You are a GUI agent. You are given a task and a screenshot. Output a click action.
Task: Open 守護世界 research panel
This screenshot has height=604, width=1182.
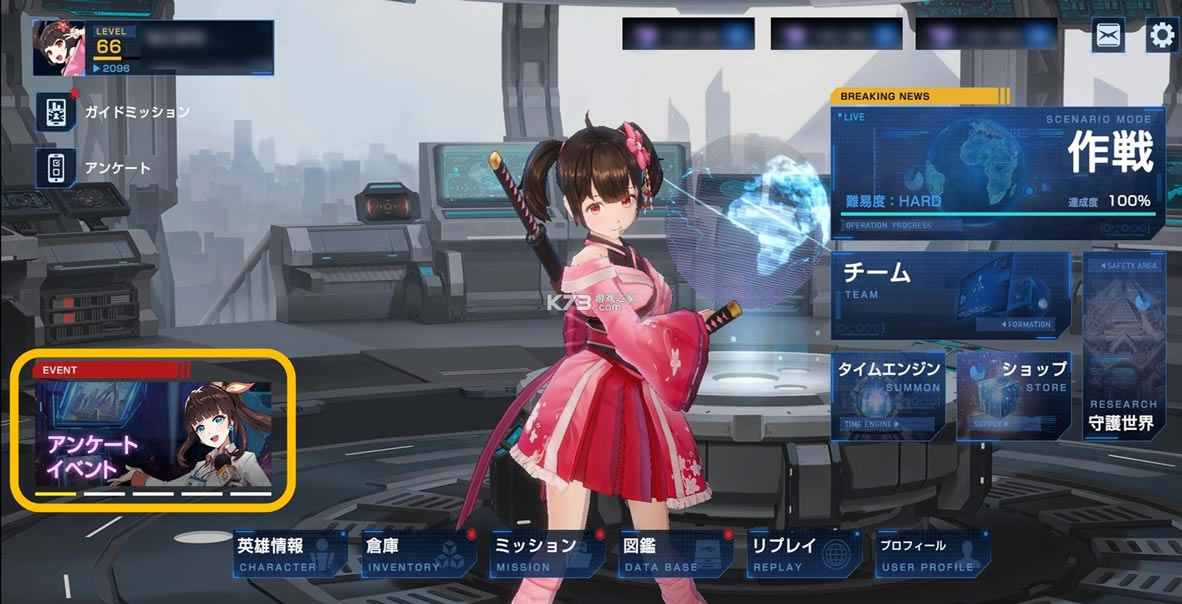click(x=1123, y=346)
